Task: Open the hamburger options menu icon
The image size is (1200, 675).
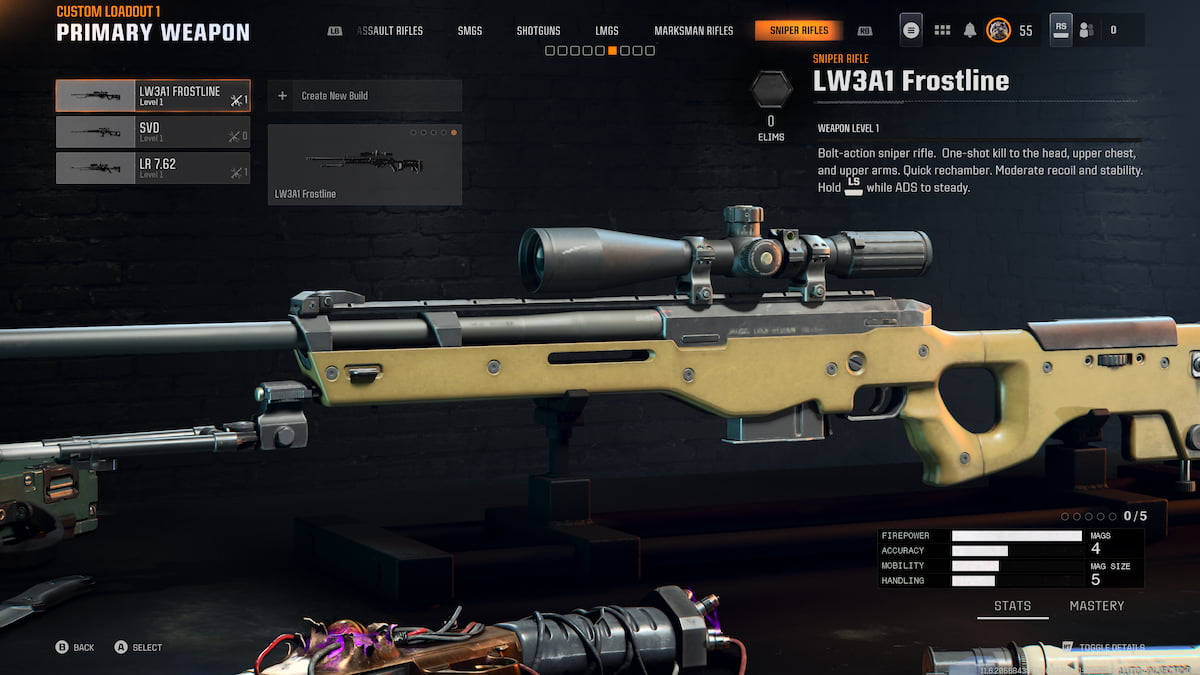Action: click(911, 30)
